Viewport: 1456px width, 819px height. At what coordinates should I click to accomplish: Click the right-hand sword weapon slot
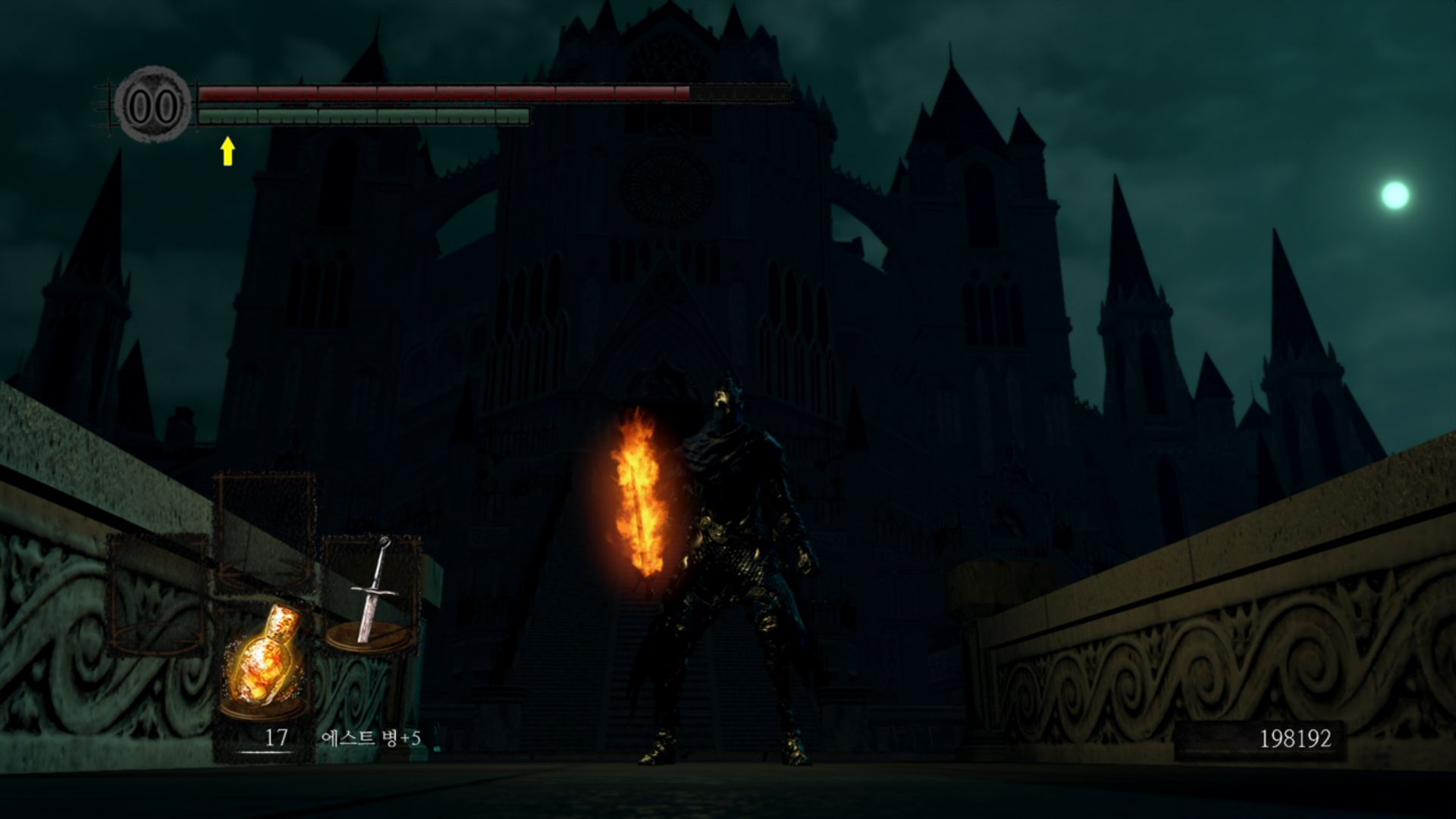(x=372, y=593)
